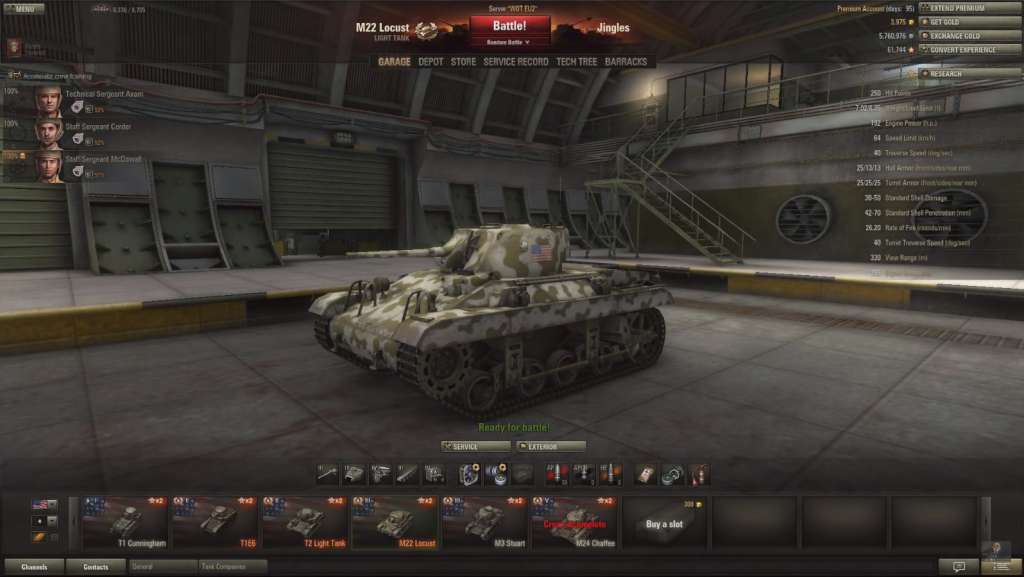Screen dimensions: 1024x577
Task: Go to the Barracks tab
Action: click(x=626, y=62)
